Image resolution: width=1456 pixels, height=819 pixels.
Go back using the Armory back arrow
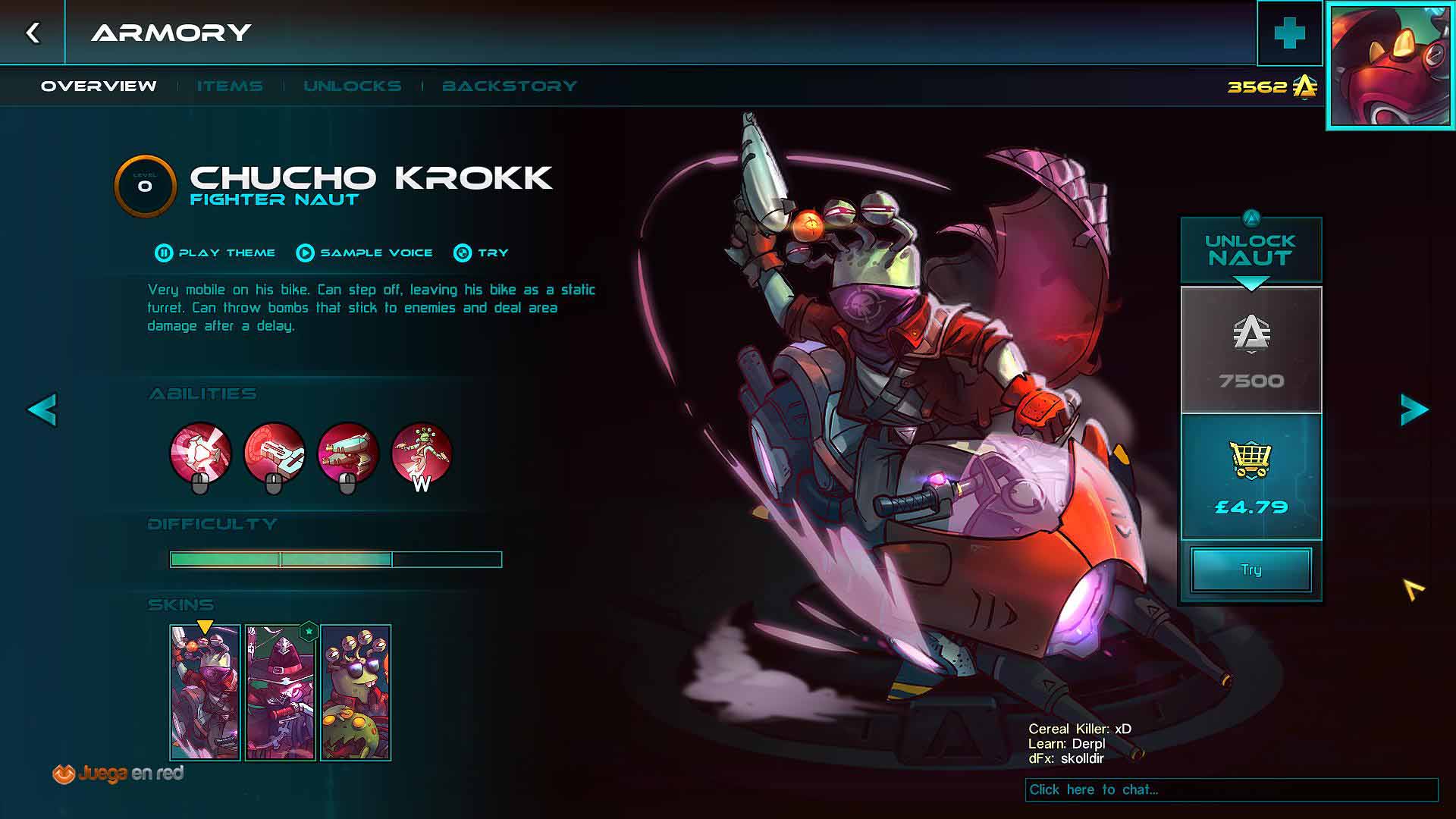tap(33, 33)
